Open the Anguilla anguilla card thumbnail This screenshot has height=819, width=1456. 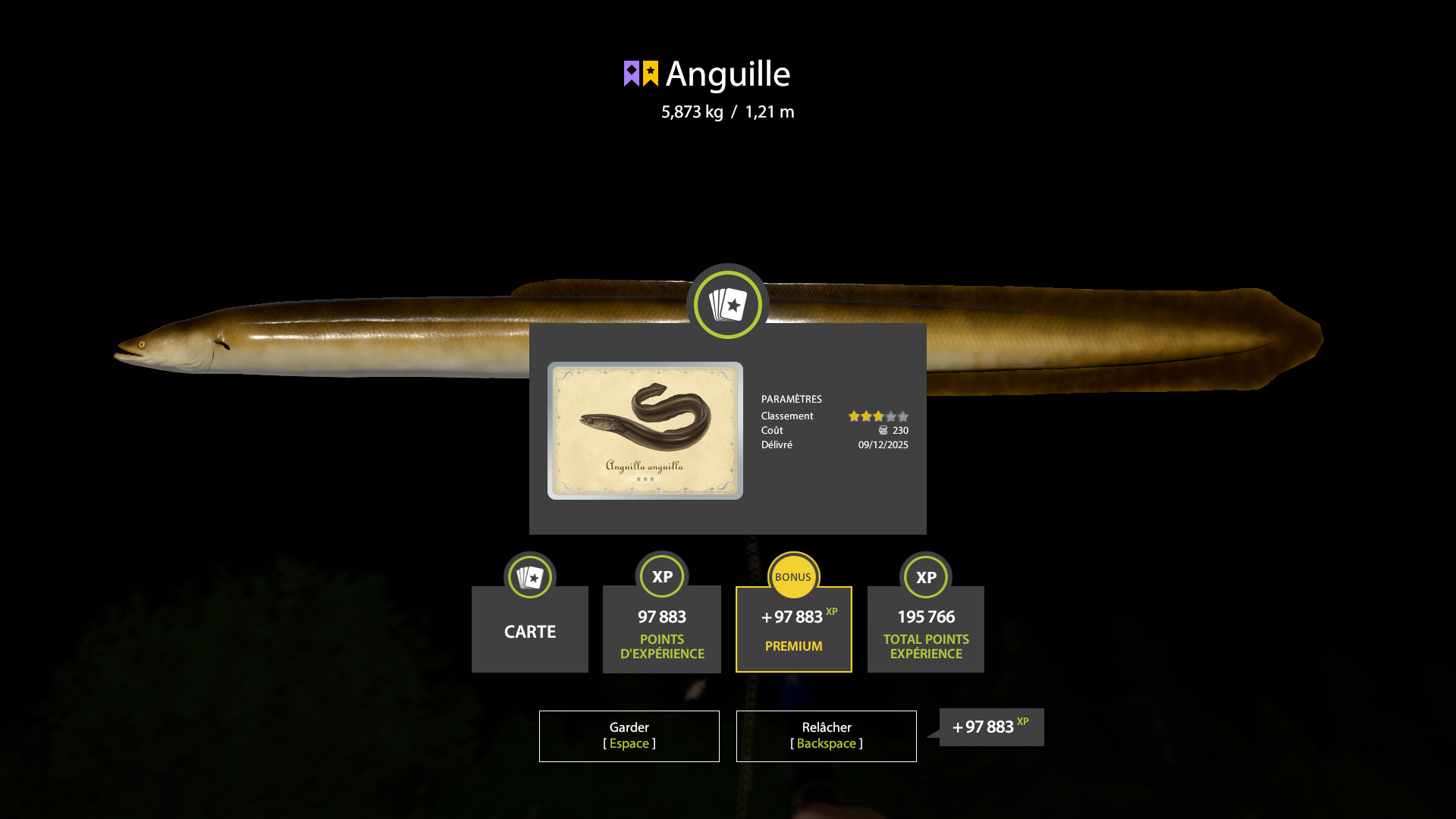pyautogui.click(x=645, y=431)
